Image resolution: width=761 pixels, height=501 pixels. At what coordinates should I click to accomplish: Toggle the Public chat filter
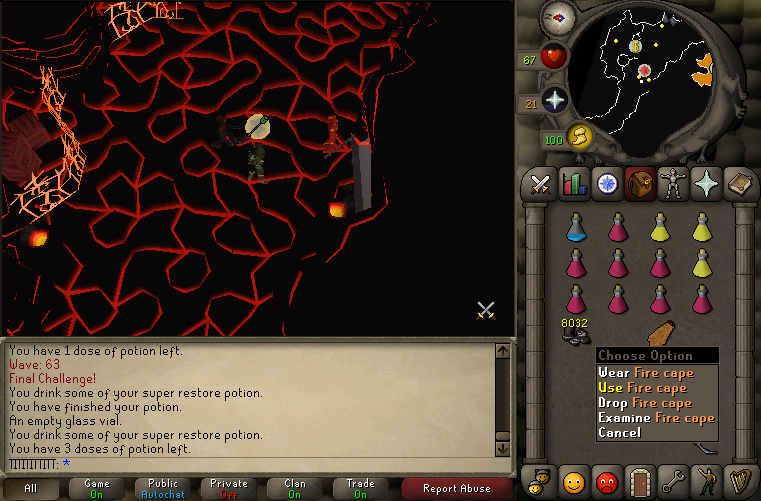(x=163, y=488)
